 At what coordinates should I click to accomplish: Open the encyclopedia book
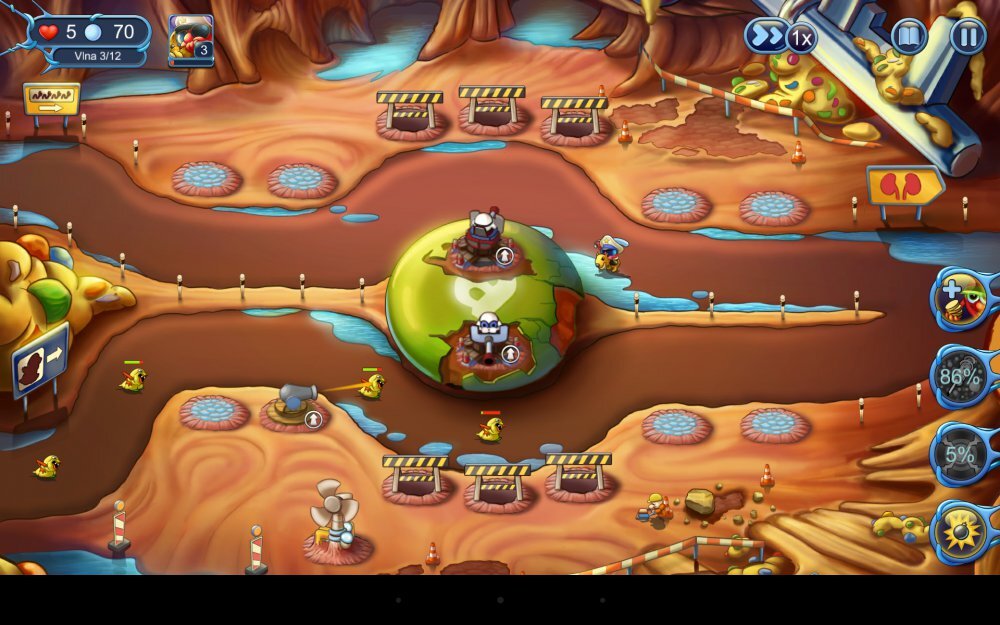point(909,37)
